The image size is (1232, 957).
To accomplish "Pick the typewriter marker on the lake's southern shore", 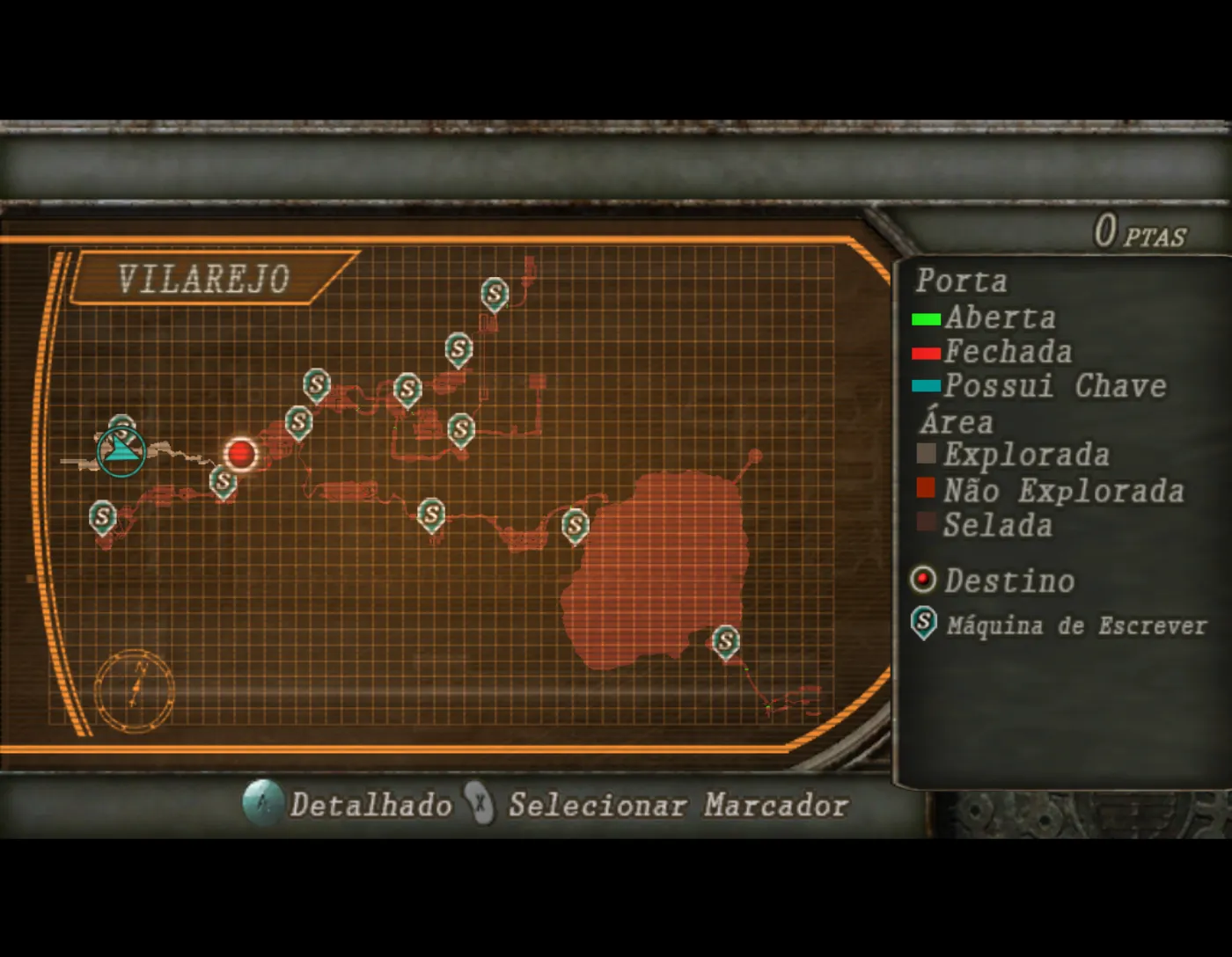I will 725,641.
